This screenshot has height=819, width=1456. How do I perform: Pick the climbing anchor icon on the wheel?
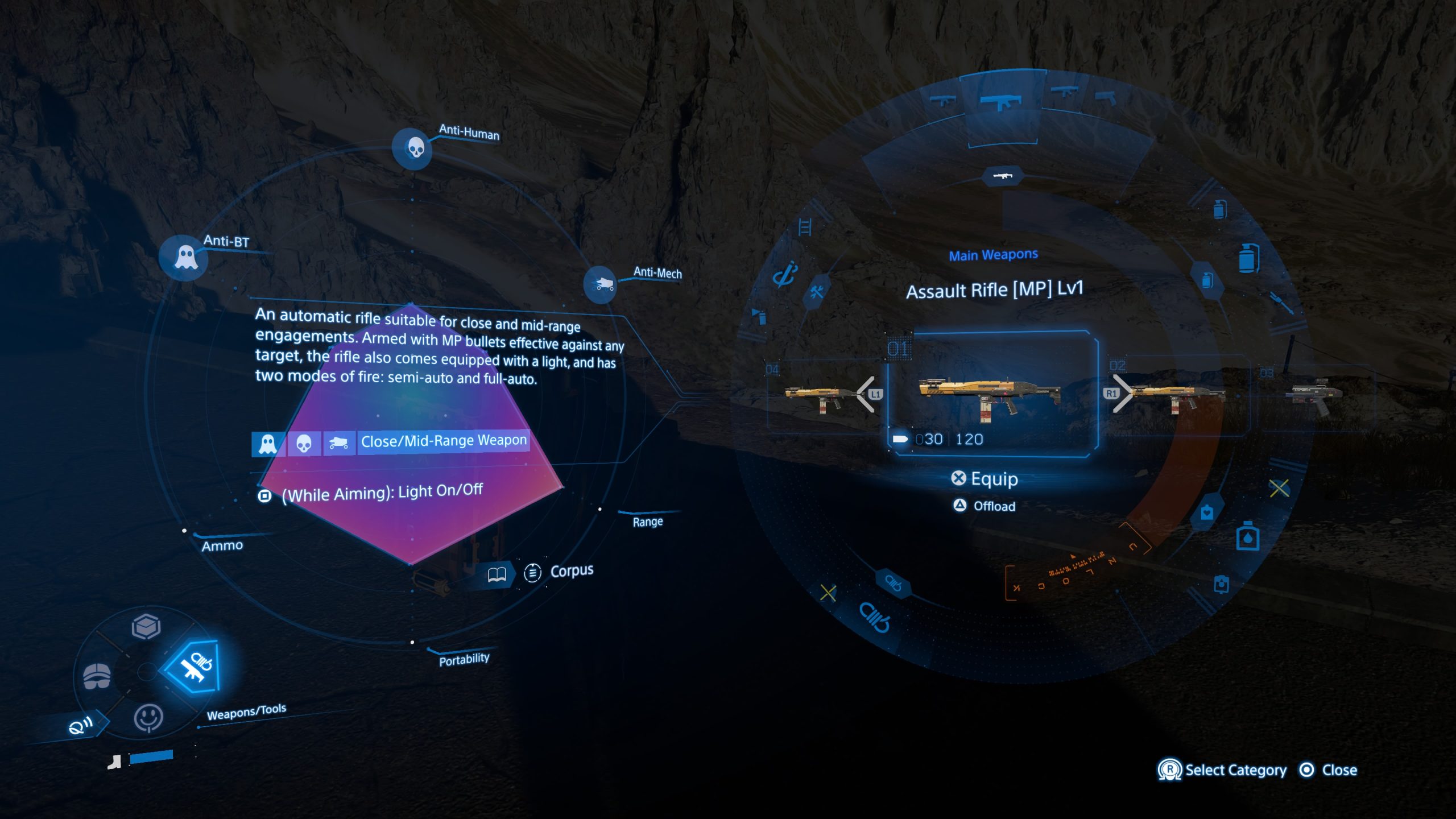point(785,275)
